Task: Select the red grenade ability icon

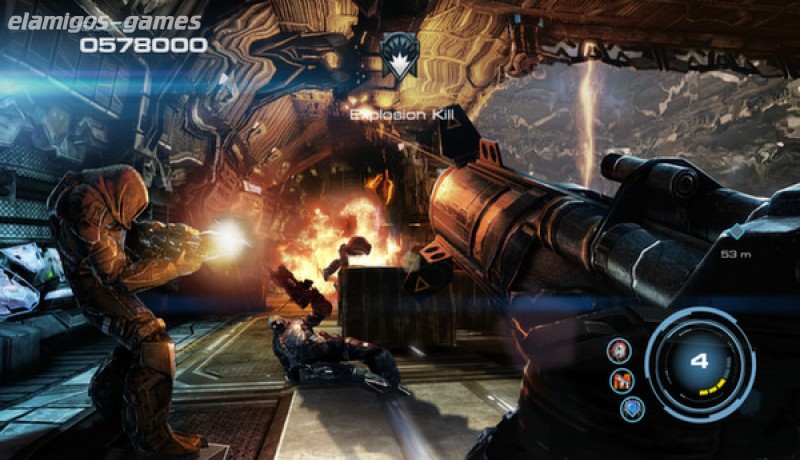Action: [x=619, y=350]
